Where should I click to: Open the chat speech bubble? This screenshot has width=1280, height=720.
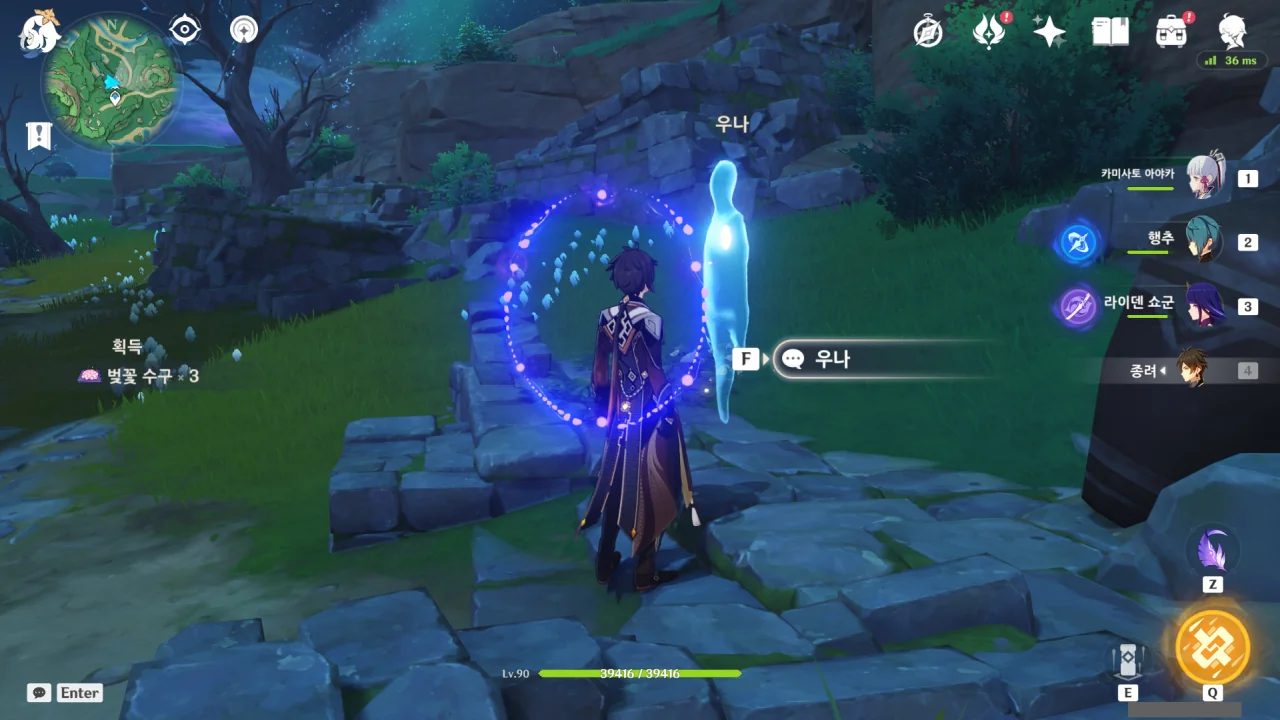click(x=39, y=692)
